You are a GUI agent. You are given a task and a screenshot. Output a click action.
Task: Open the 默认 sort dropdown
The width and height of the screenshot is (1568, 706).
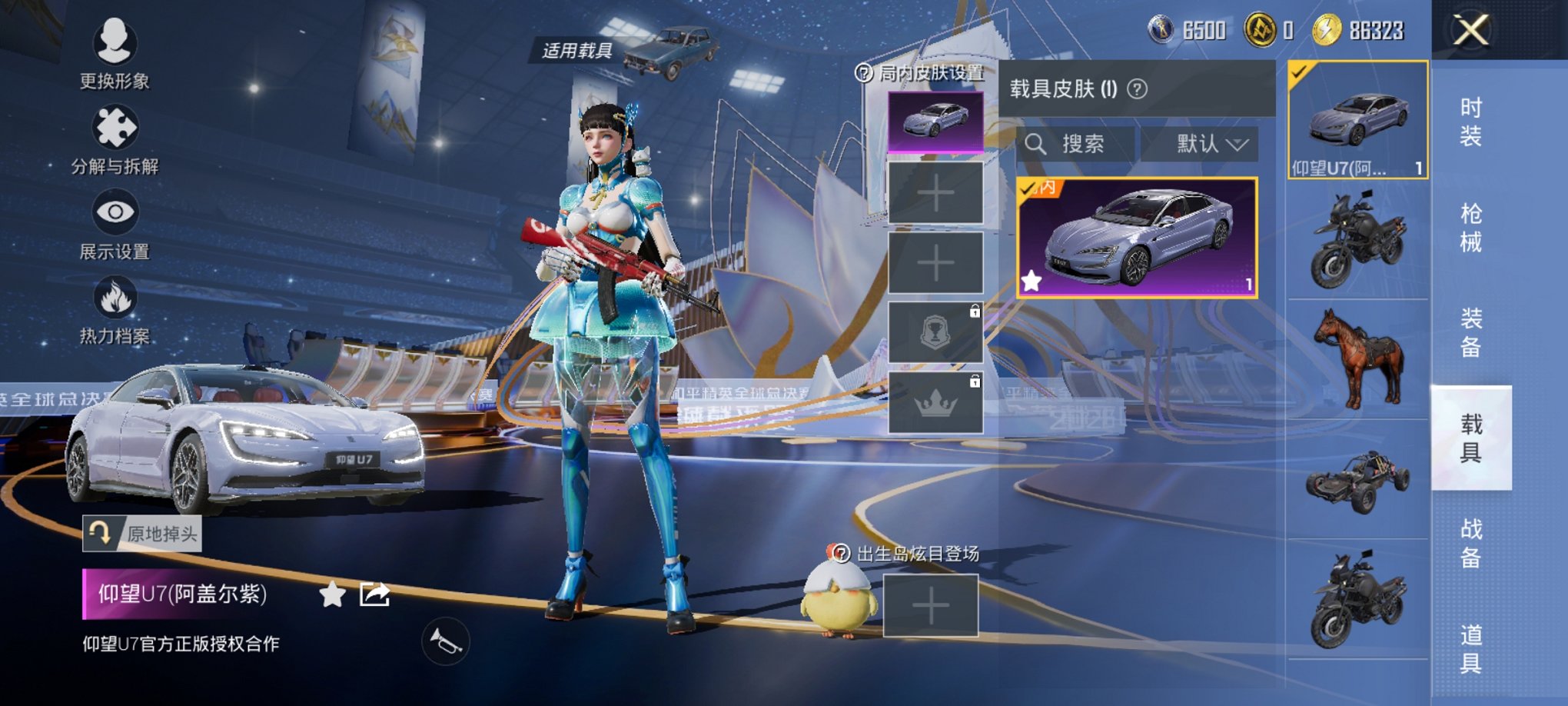pyautogui.click(x=1200, y=144)
